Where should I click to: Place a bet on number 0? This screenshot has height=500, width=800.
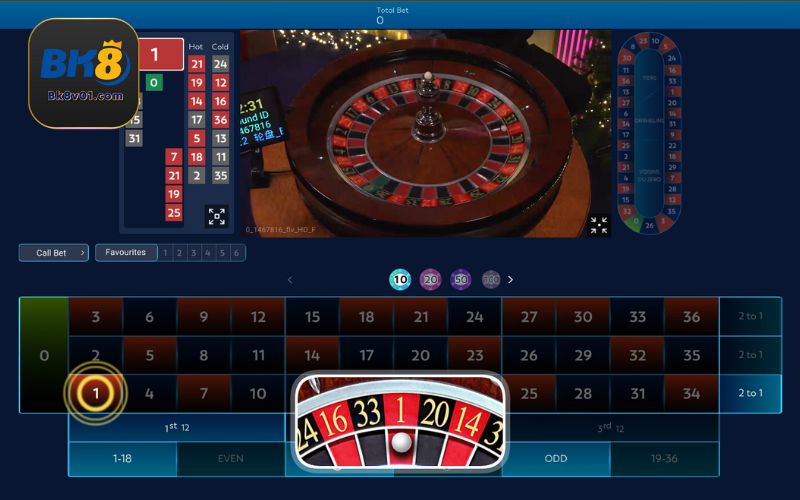click(x=43, y=355)
